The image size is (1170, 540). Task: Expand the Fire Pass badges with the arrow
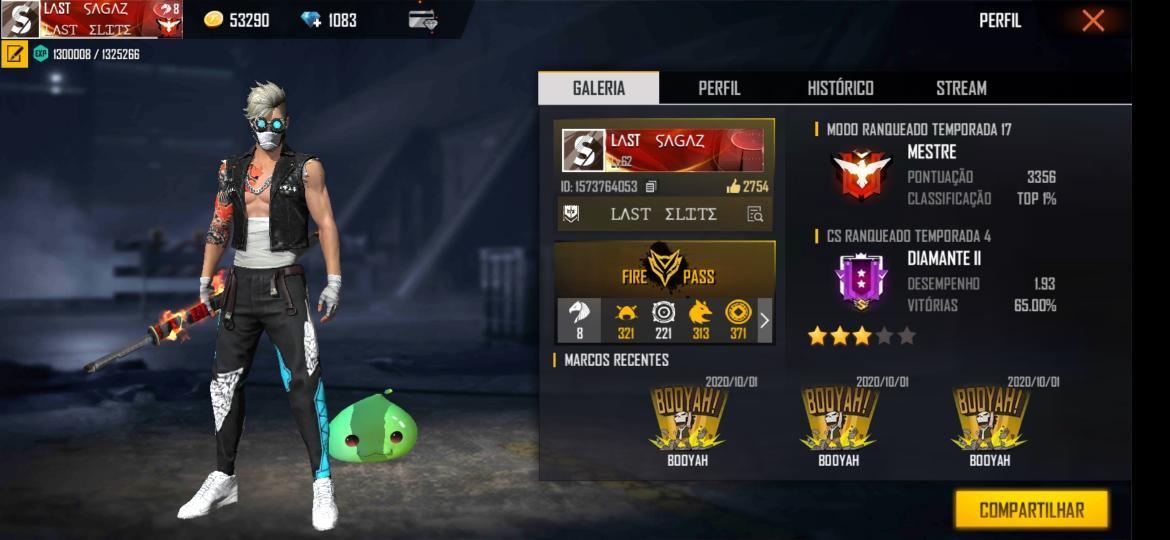[x=765, y=321]
